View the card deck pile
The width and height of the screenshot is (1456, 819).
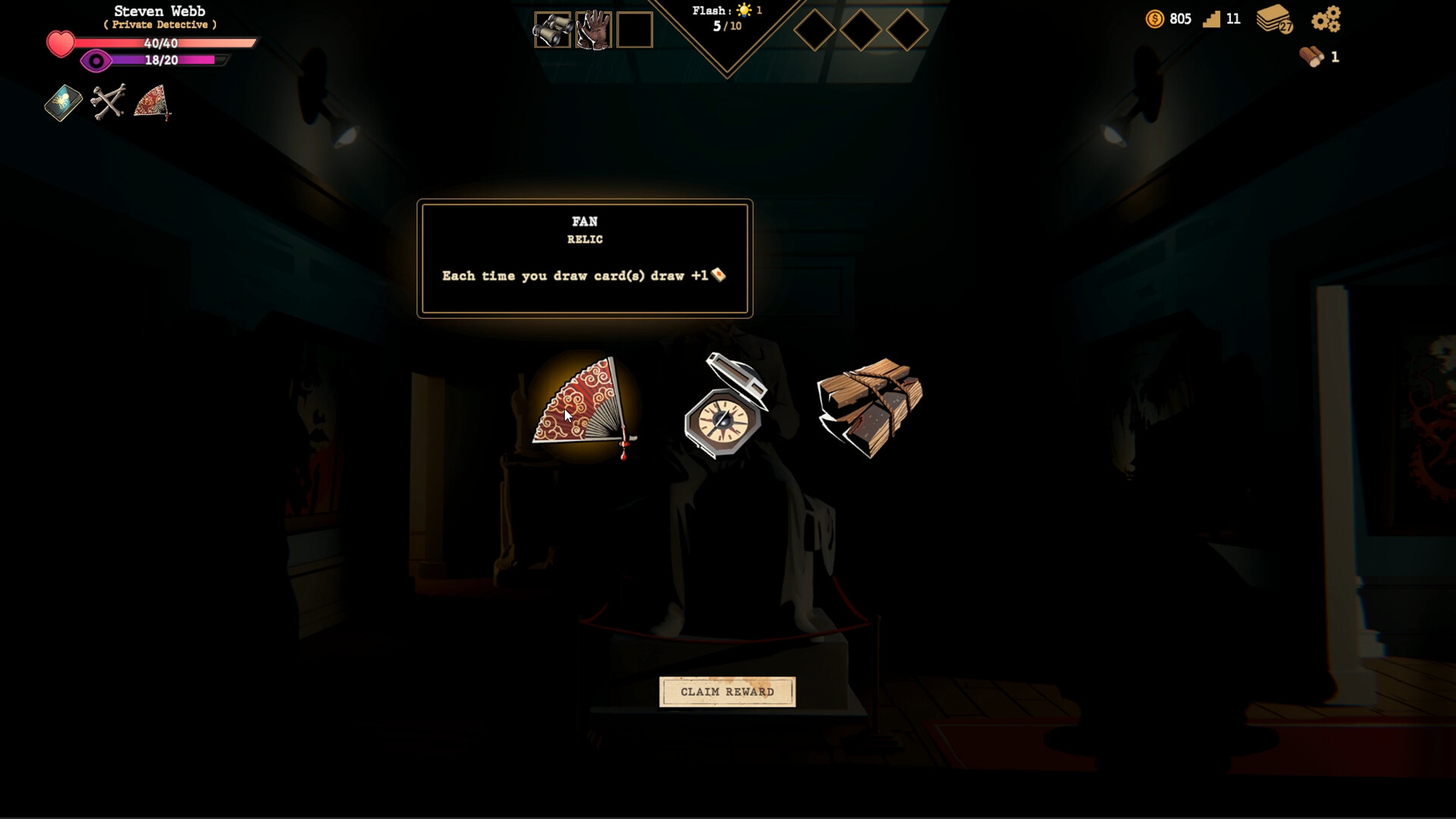[1275, 19]
